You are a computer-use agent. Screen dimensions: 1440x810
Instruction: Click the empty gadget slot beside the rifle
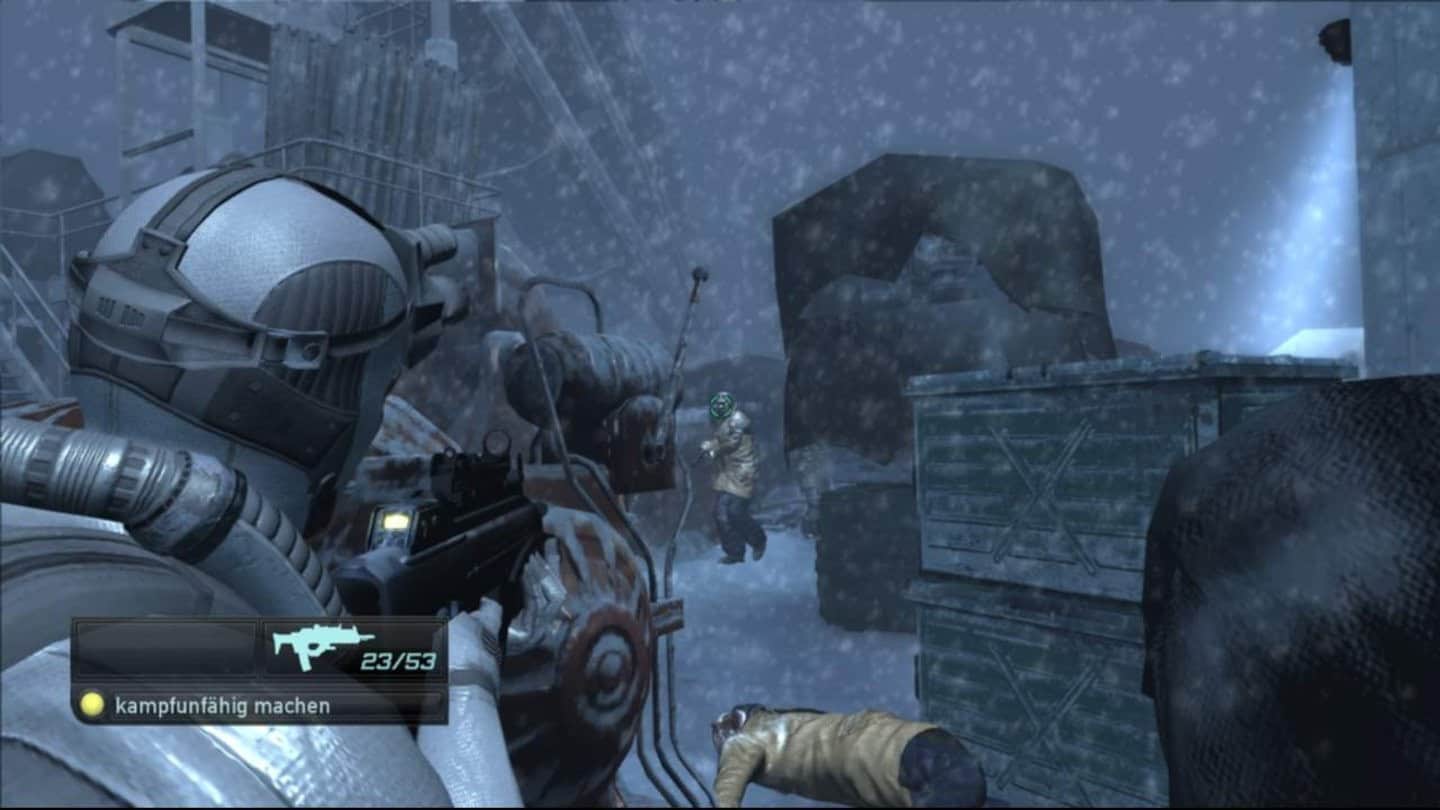coord(166,647)
